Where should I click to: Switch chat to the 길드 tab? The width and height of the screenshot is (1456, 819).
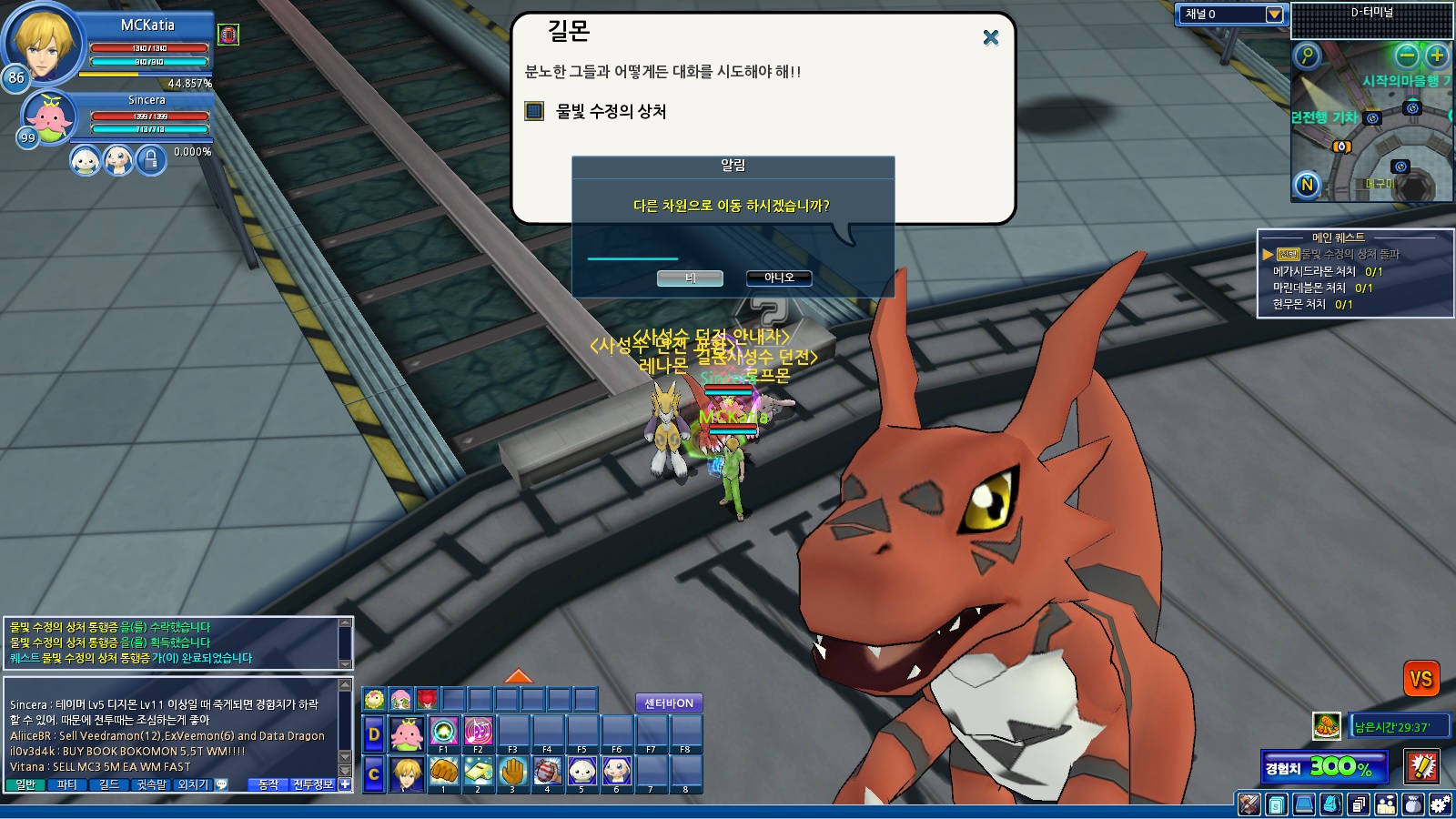108,784
